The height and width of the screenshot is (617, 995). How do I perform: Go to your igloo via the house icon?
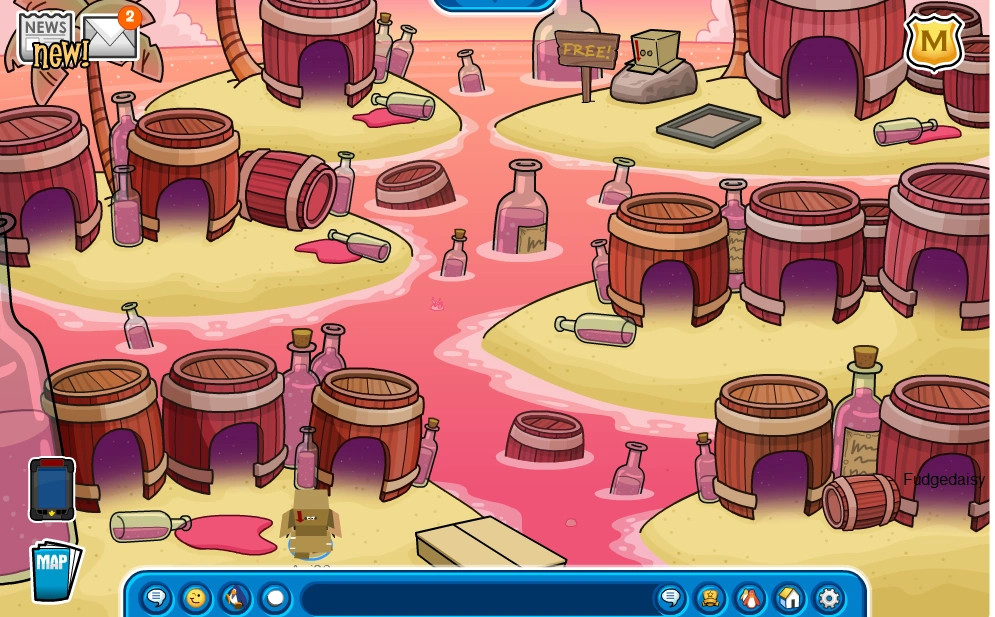tap(789, 599)
